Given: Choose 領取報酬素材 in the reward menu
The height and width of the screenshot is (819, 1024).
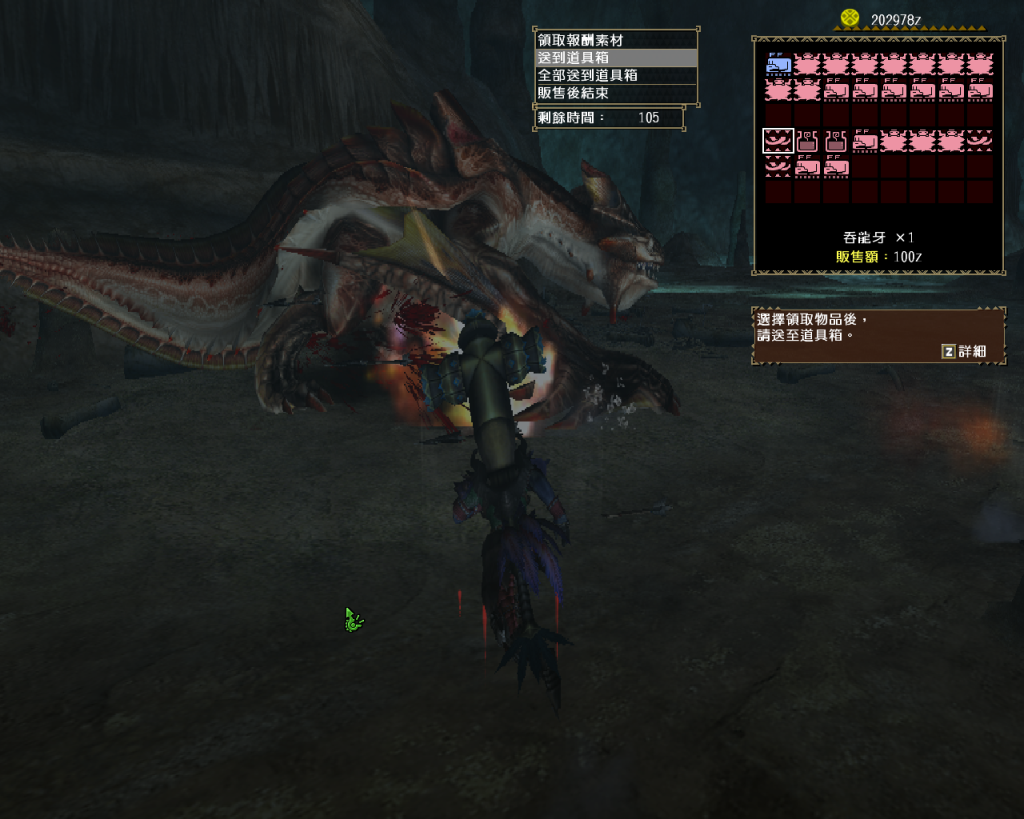Looking at the screenshot, I should pos(580,41).
